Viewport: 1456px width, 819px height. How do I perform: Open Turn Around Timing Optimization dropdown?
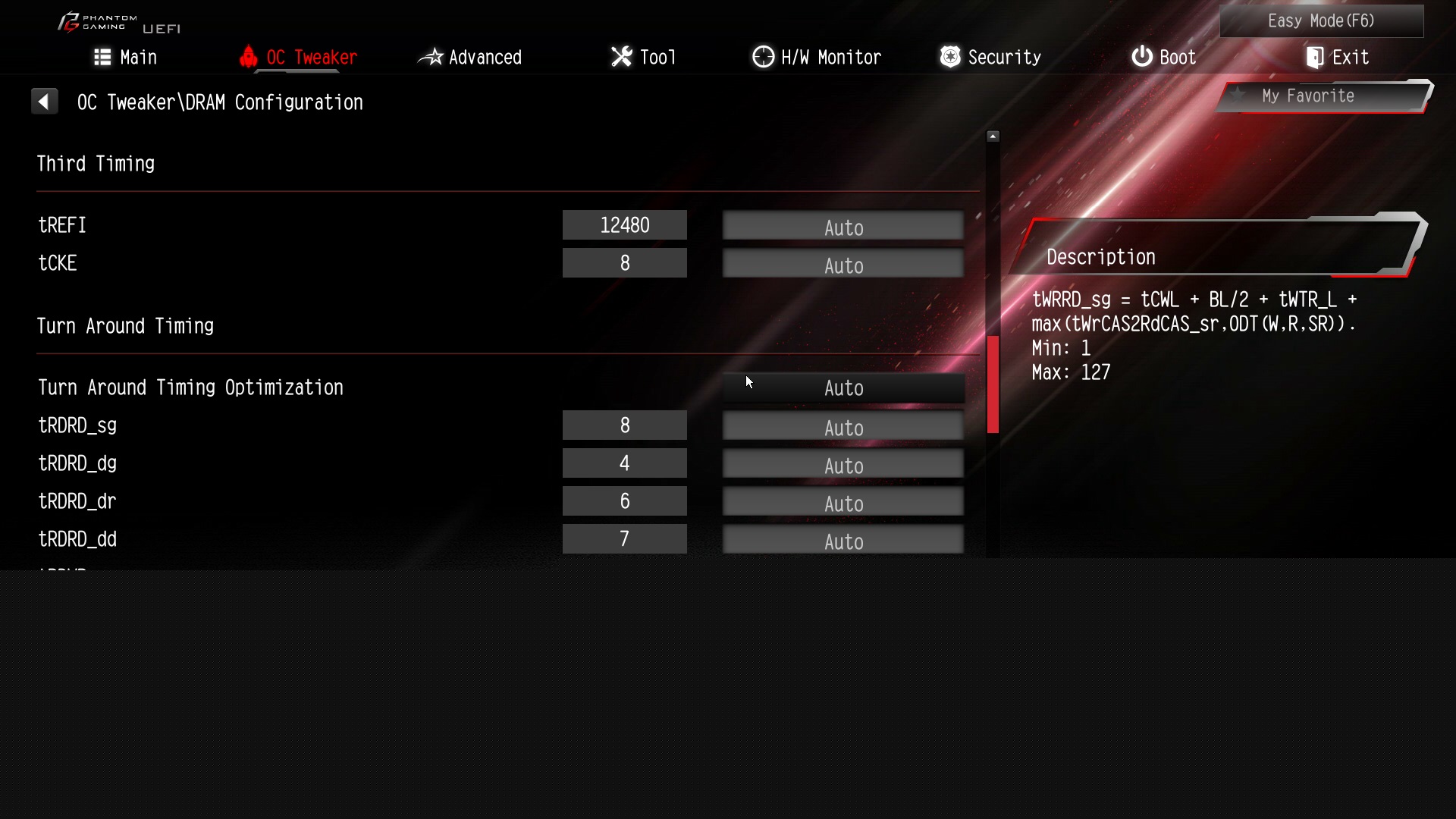pos(843,388)
